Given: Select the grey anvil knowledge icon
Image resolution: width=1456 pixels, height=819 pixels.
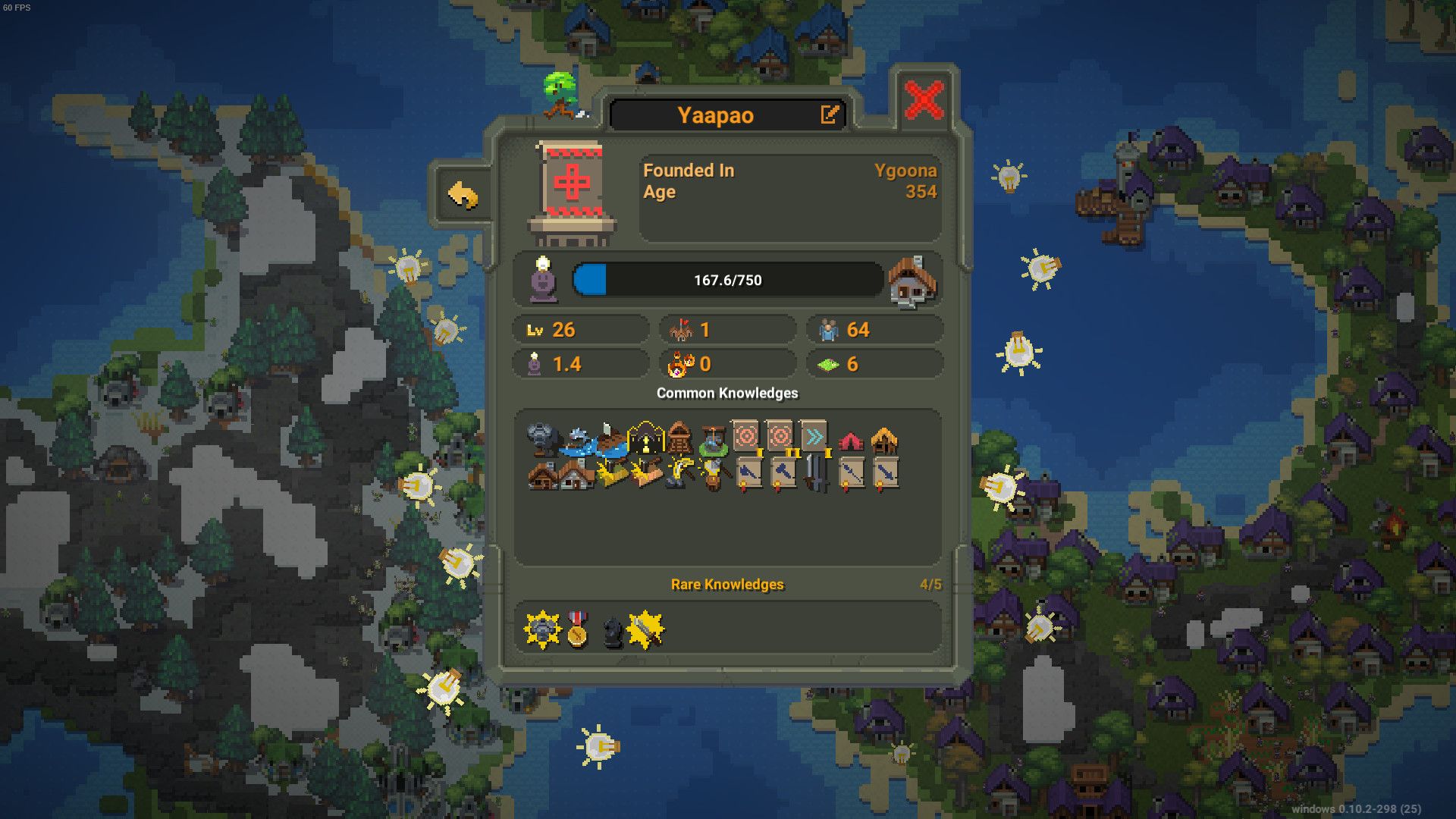Looking at the screenshot, I should click(x=541, y=439).
